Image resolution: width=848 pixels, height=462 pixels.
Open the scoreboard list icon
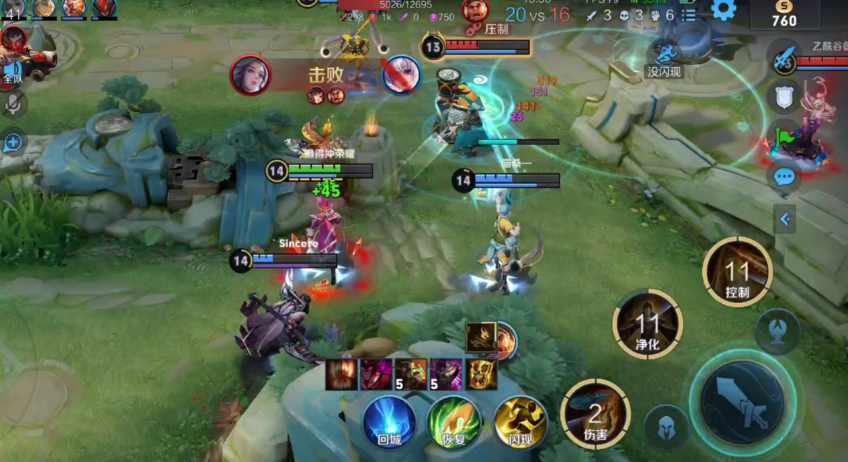689,15
